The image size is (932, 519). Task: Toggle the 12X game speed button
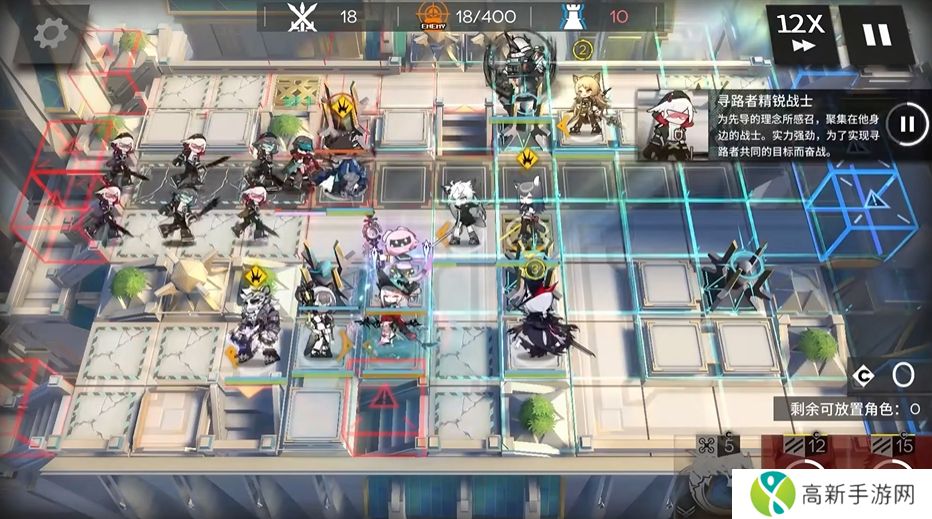click(x=800, y=33)
